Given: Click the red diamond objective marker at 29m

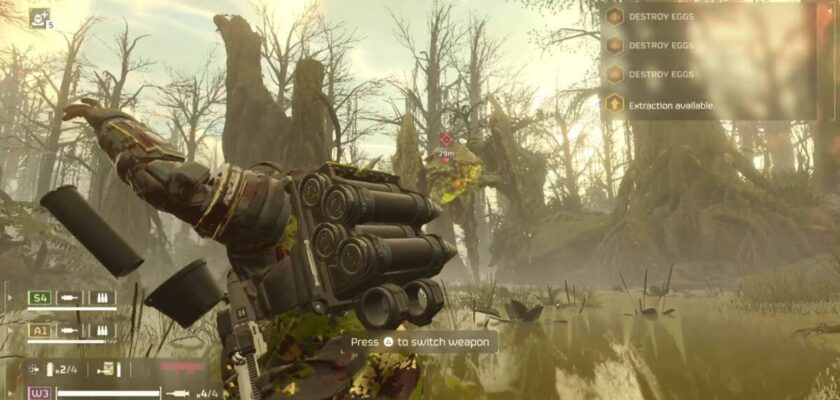Looking at the screenshot, I should (446, 140).
